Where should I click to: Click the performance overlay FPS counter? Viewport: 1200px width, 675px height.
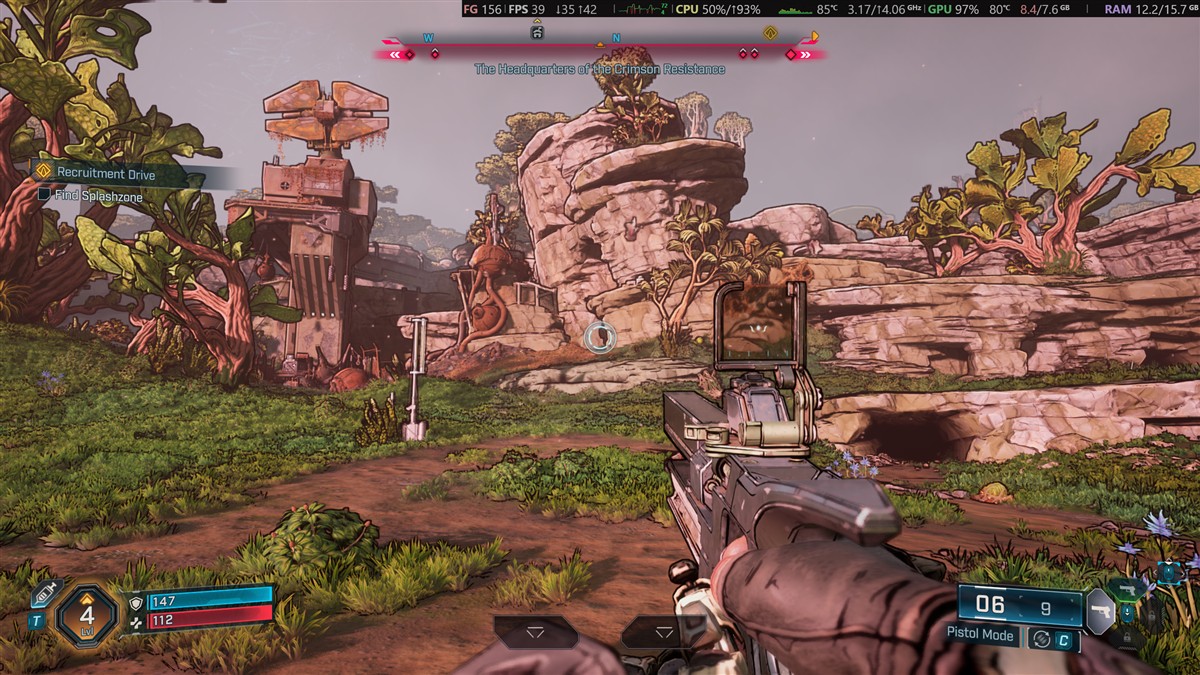(526, 9)
